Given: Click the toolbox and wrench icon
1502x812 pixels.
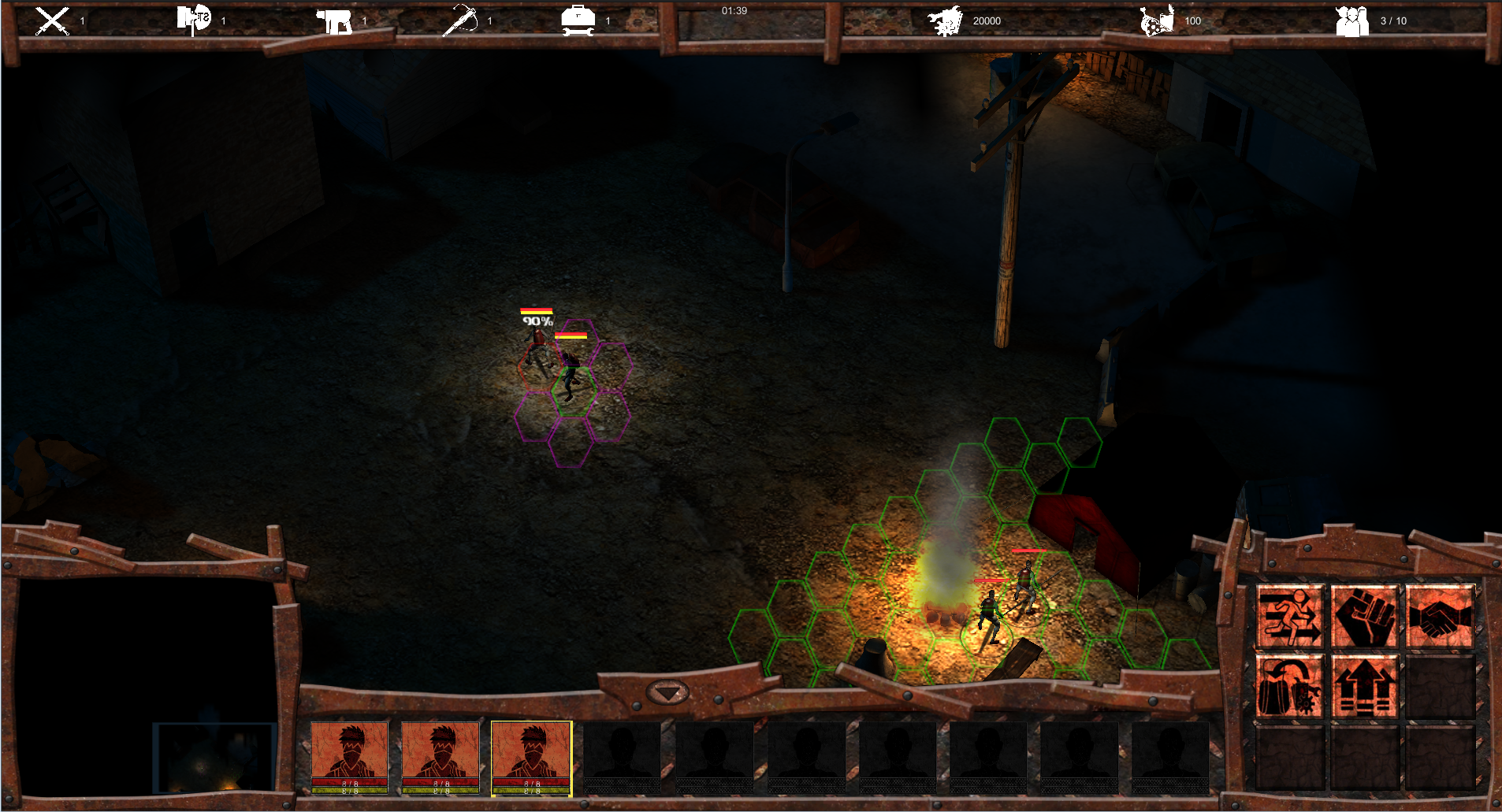Looking at the screenshot, I should pos(578,21).
